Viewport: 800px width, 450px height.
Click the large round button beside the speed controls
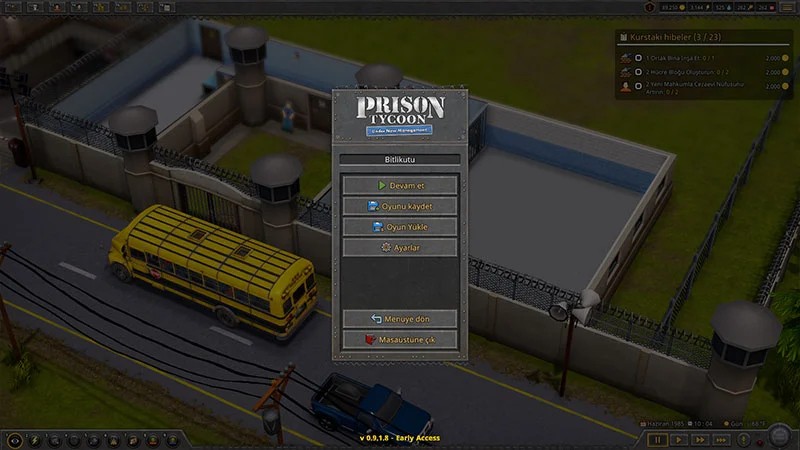(778, 436)
